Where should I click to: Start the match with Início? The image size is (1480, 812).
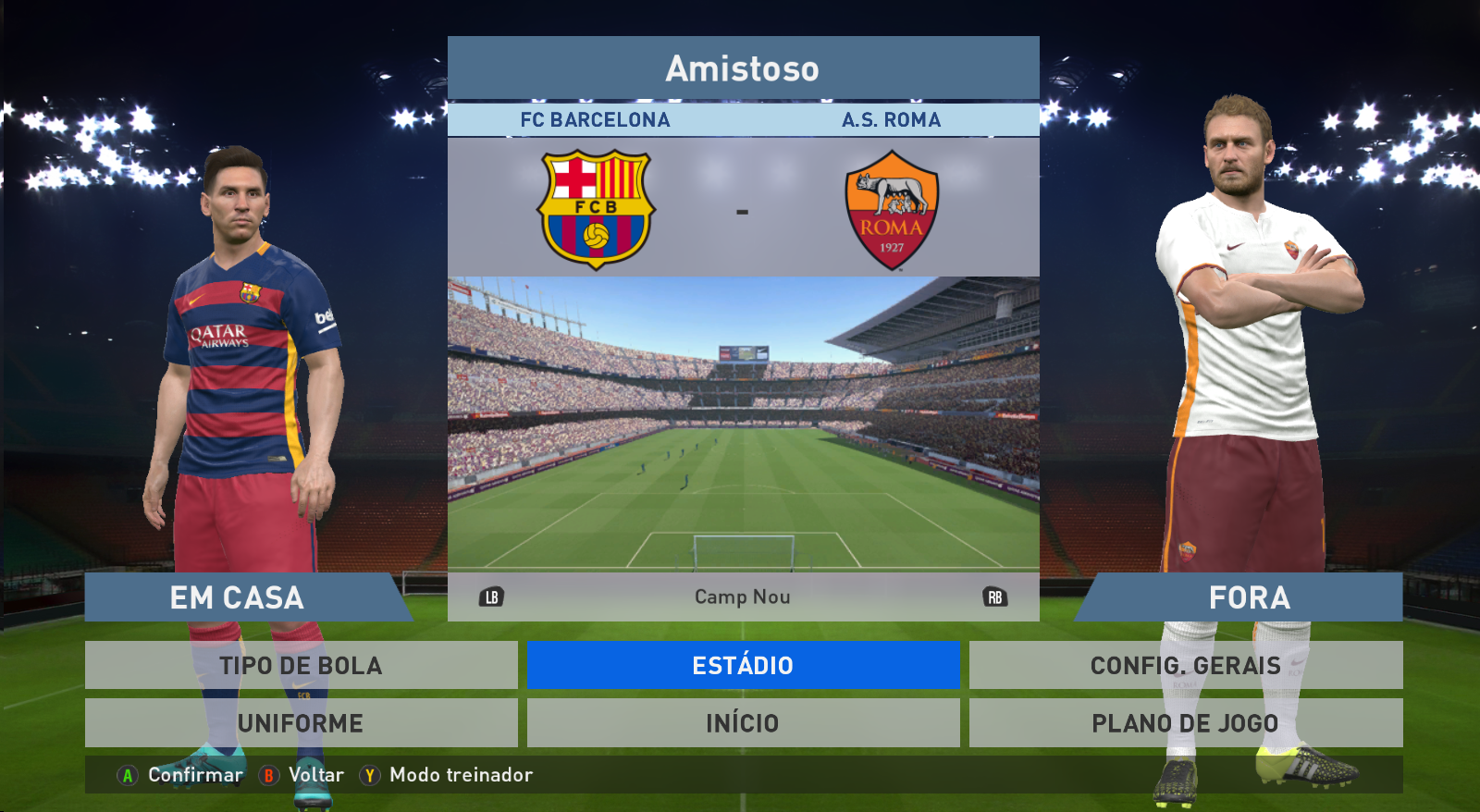click(x=743, y=722)
